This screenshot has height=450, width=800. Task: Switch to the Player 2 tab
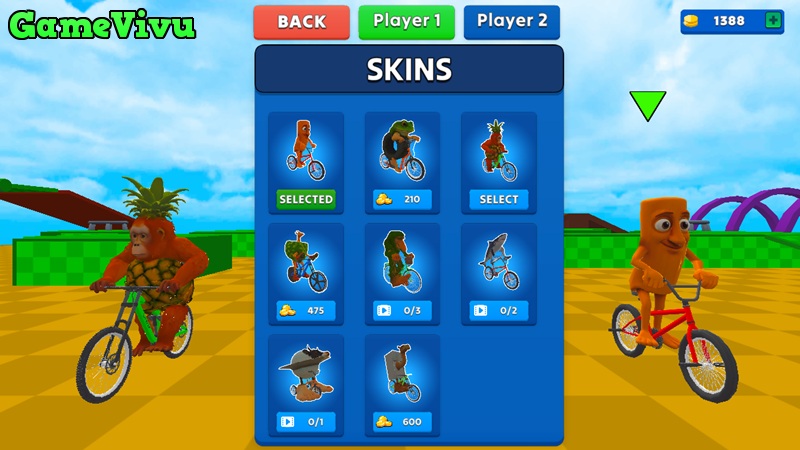click(511, 22)
